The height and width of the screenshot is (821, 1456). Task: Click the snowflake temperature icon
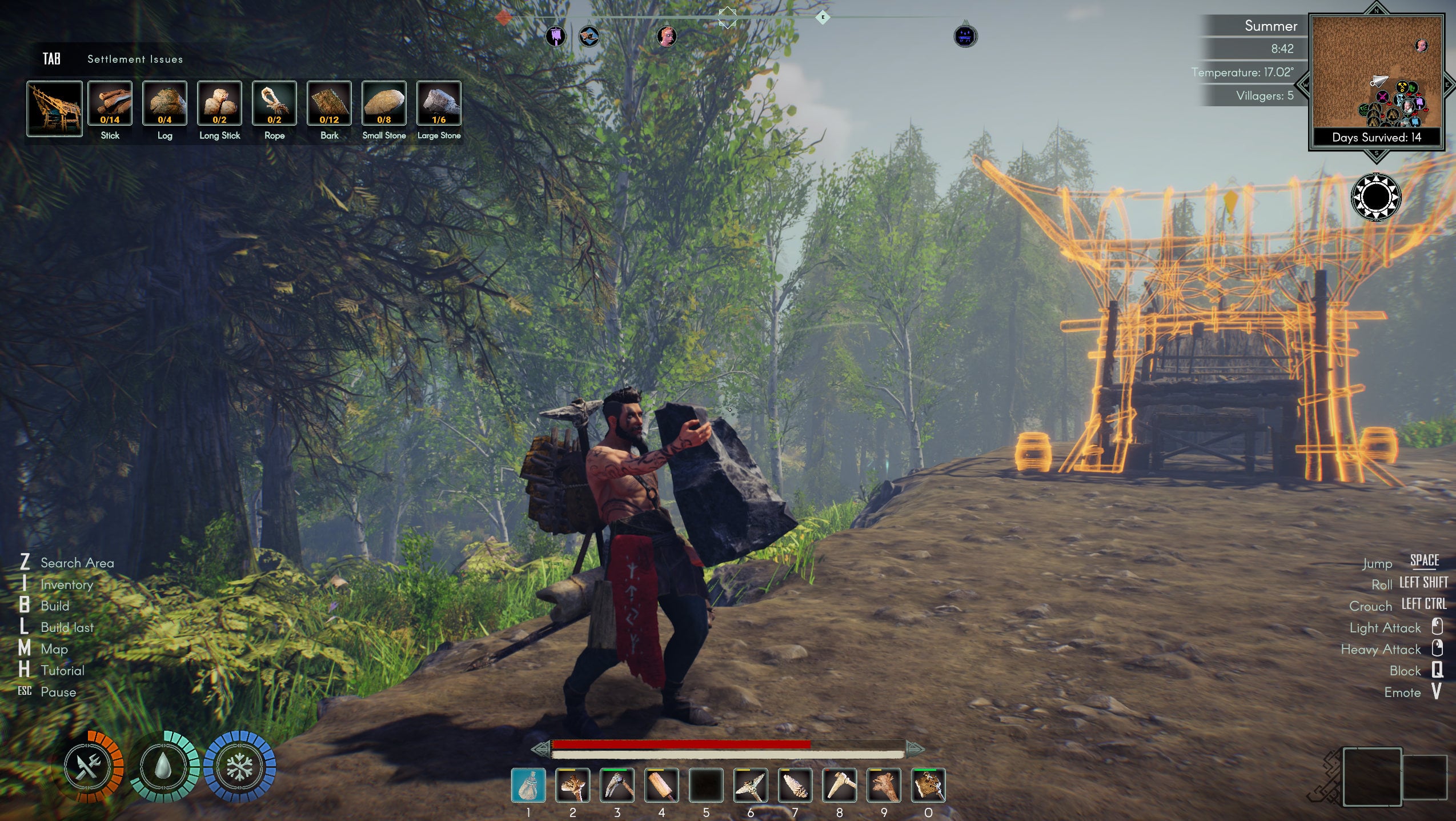click(240, 767)
